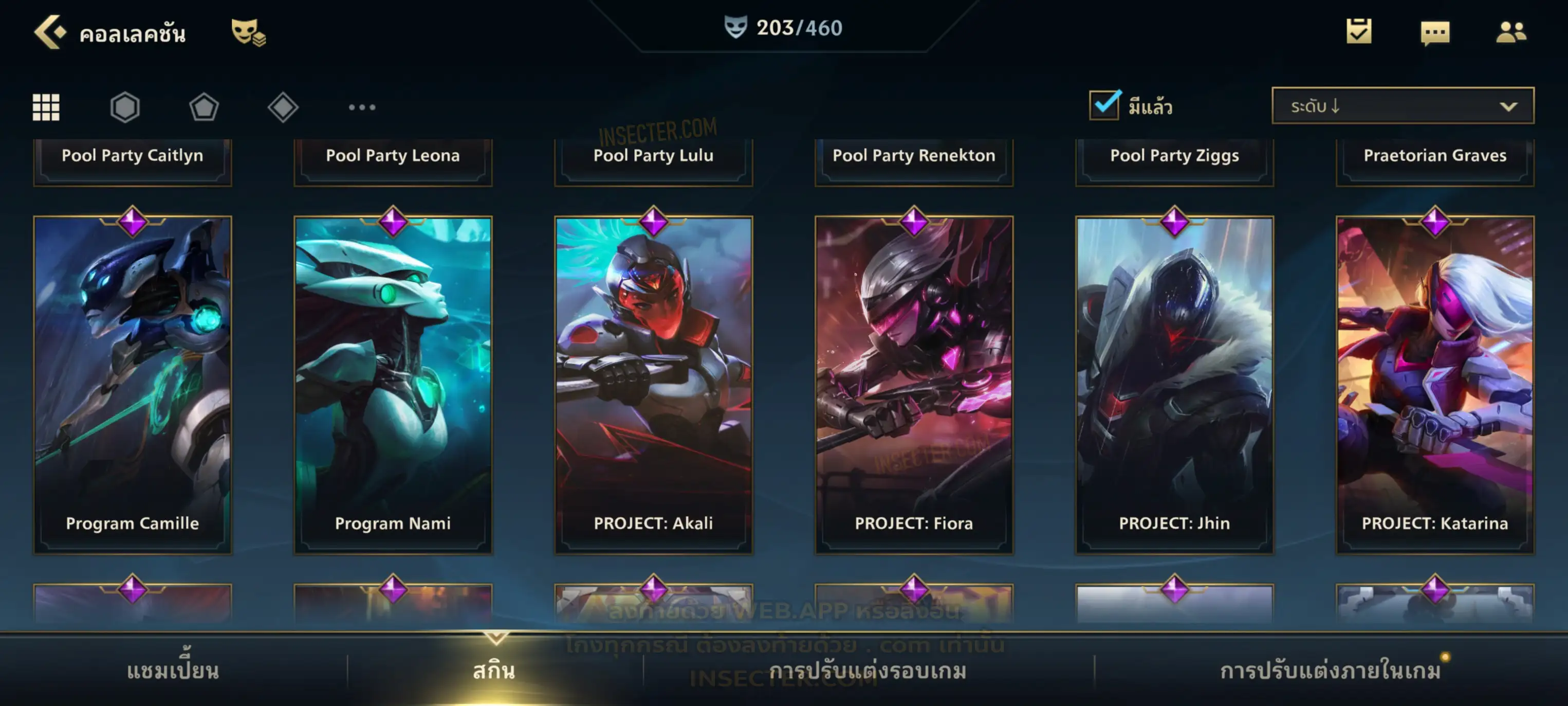Open the missions checklist icon
This screenshot has height=706, width=1568.
tap(1359, 31)
